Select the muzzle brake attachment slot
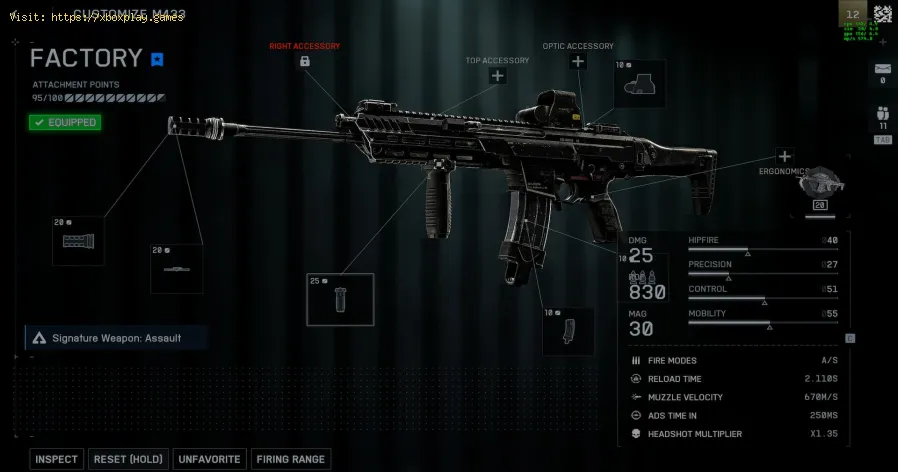Viewport: 898px width, 472px height. coord(78,240)
